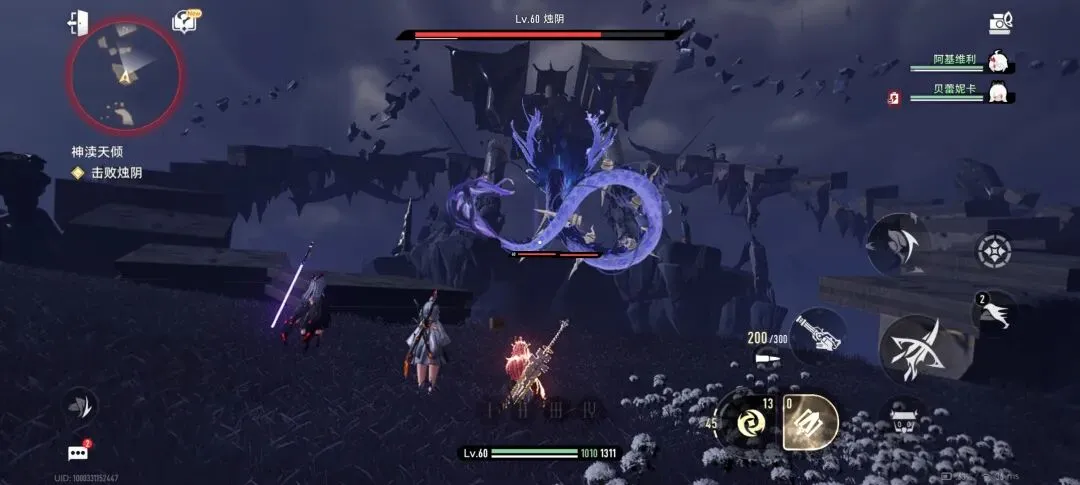Tap the crescent skill button above attack
Viewport: 1080px width, 485px height.
[x=896, y=245]
